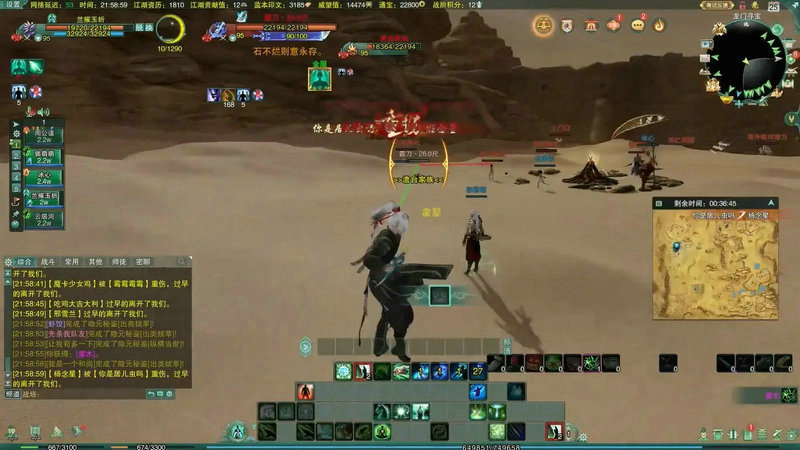Open the 频道 channel selector
This screenshot has height=450, width=800.
13,394
